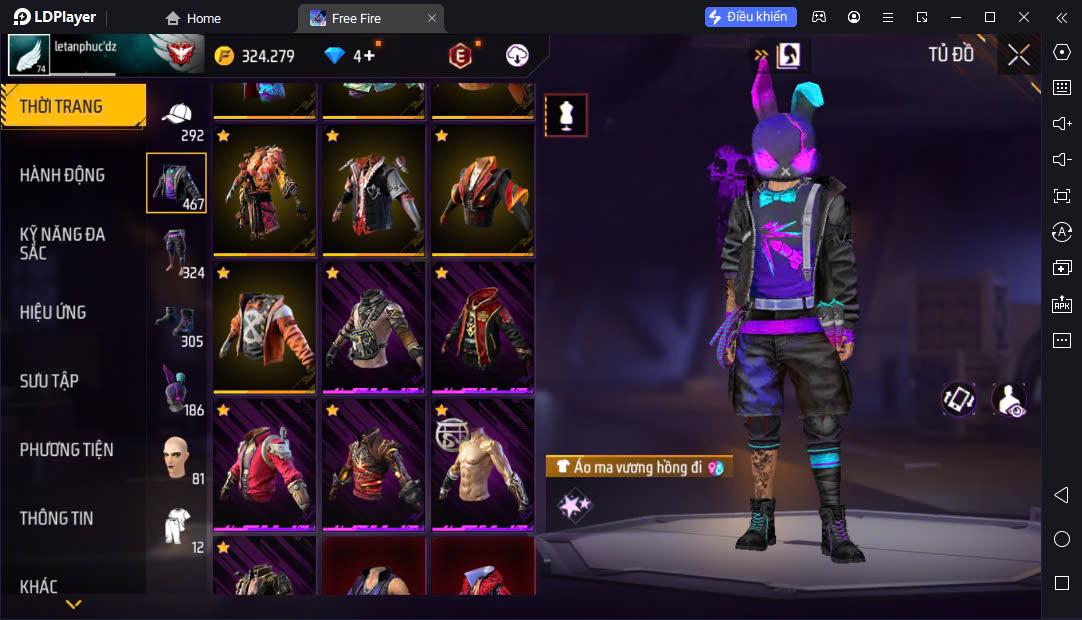Image resolution: width=1082 pixels, height=620 pixels.
Task: Open the HIỆU ỨNG section
Action: [53, 312]
